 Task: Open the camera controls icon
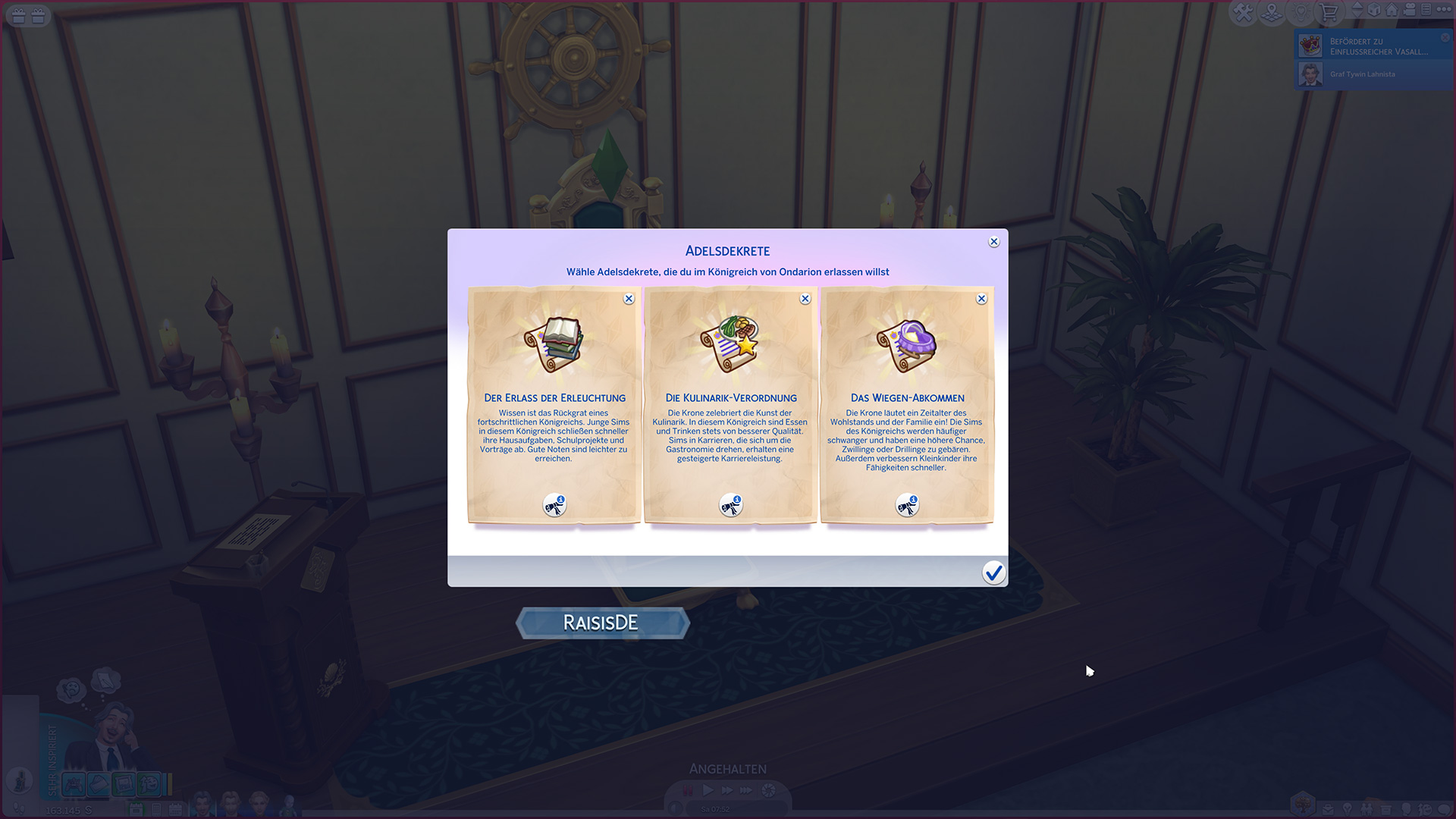click(1410, 10)
